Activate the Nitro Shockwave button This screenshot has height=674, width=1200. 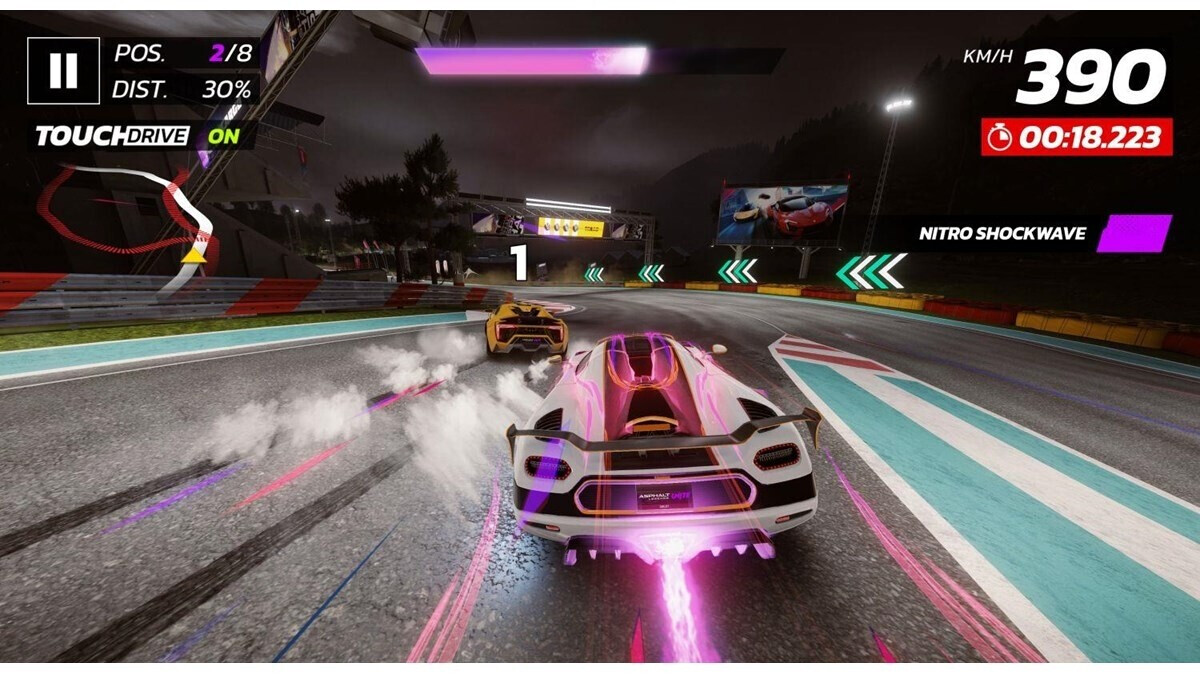pos(1133,234)
